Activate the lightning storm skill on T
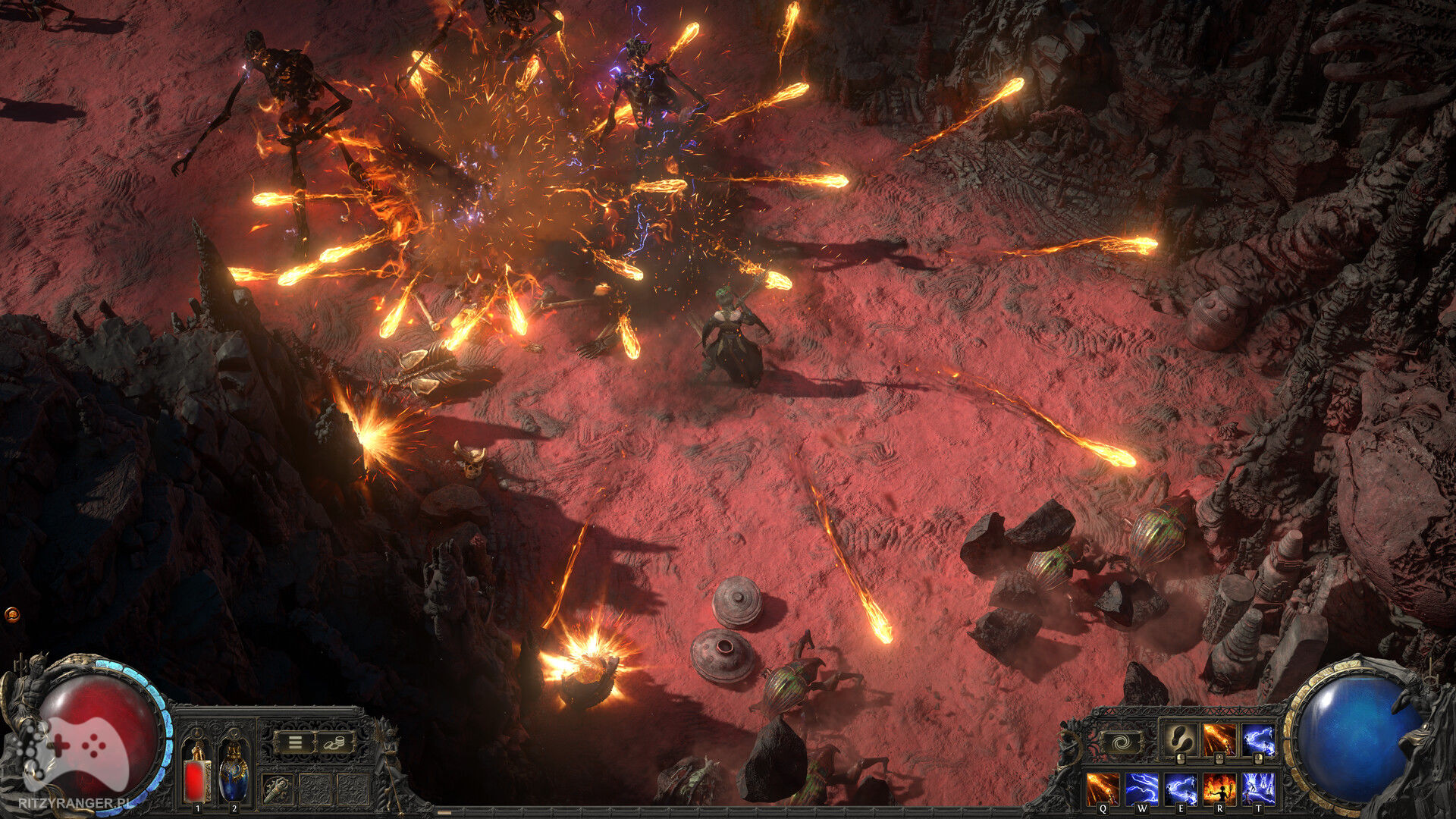Viewport: 1456px width, 819px height. (x=1259, y=789)
